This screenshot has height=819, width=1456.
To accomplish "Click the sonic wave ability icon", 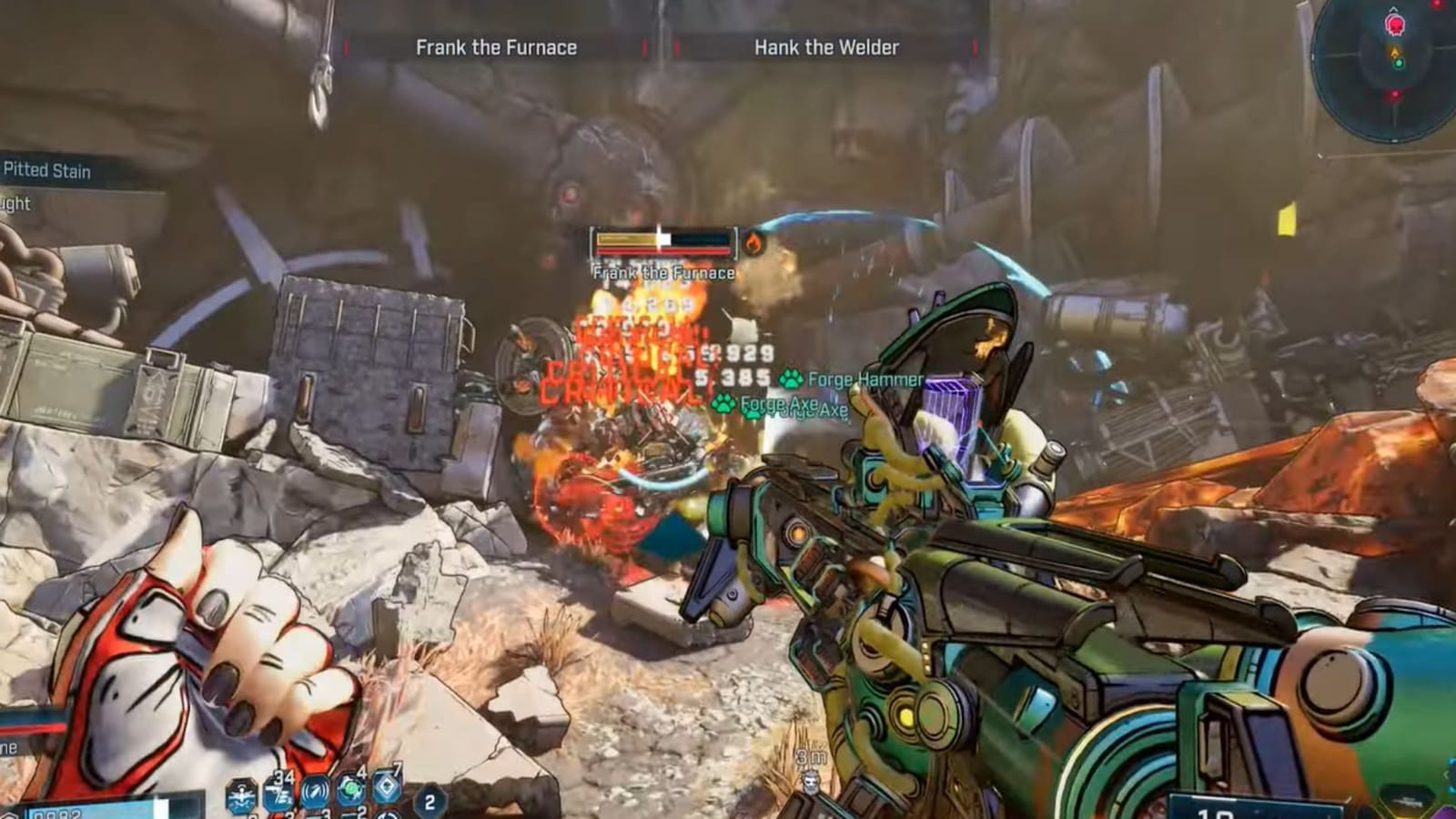I will (x=315, y=793).
